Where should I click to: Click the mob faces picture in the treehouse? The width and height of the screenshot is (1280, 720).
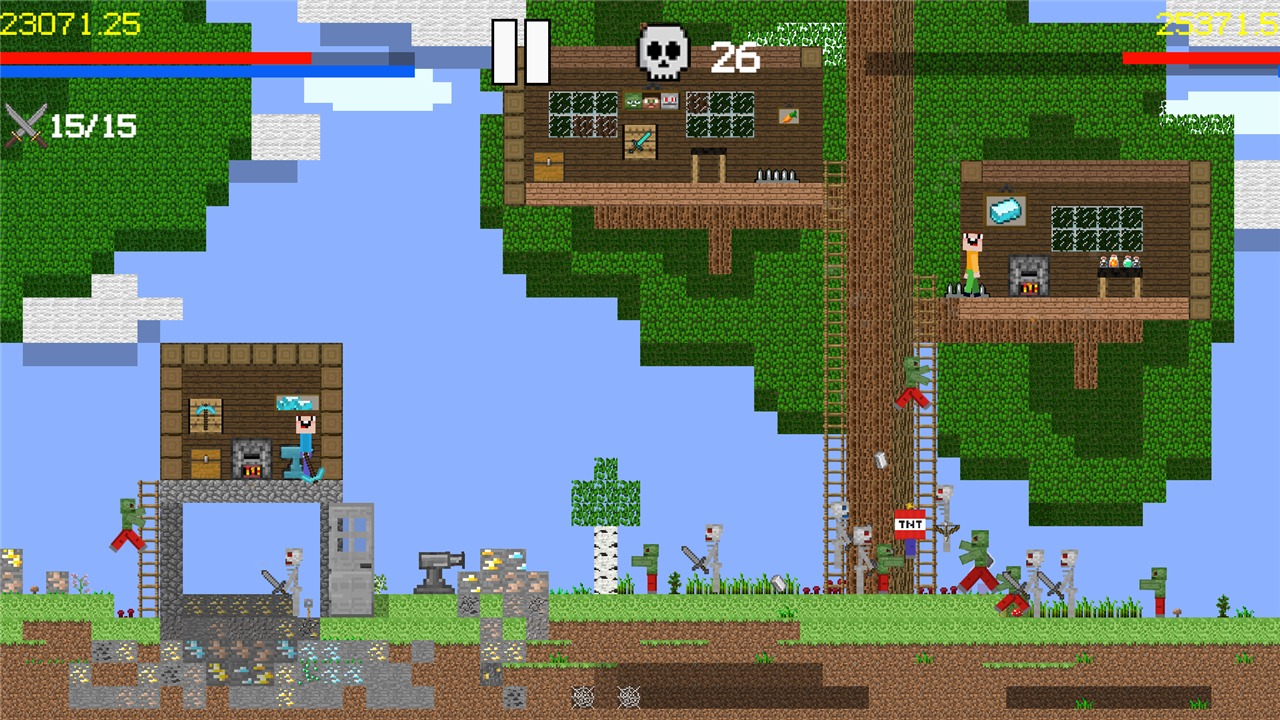[651, 101]
